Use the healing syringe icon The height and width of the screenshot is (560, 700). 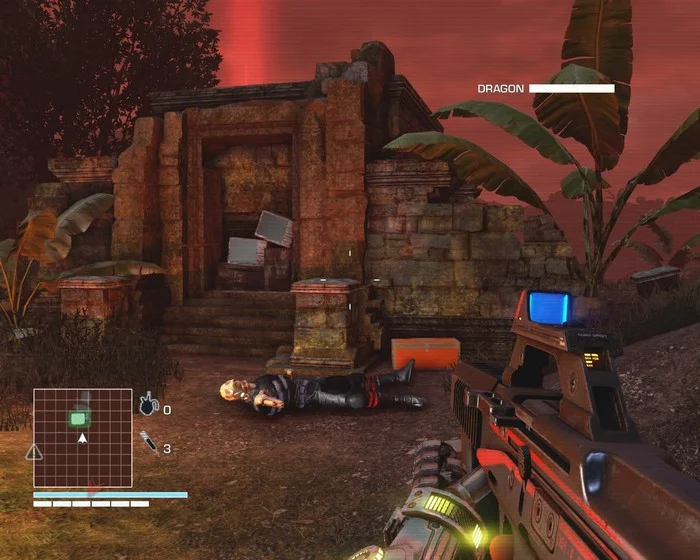click(x=148, y=441)
